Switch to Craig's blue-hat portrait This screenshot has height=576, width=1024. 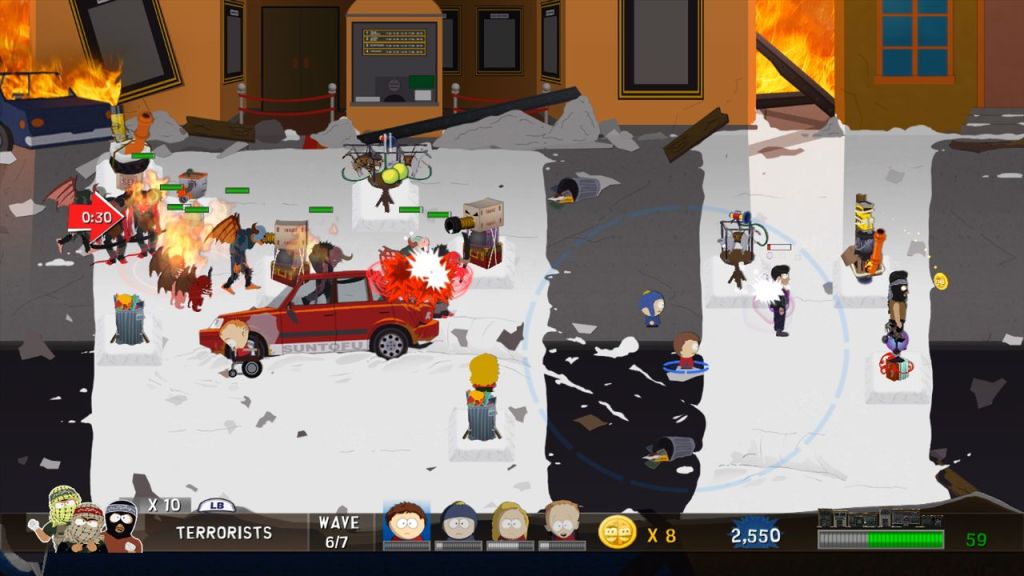coord(458,523)
